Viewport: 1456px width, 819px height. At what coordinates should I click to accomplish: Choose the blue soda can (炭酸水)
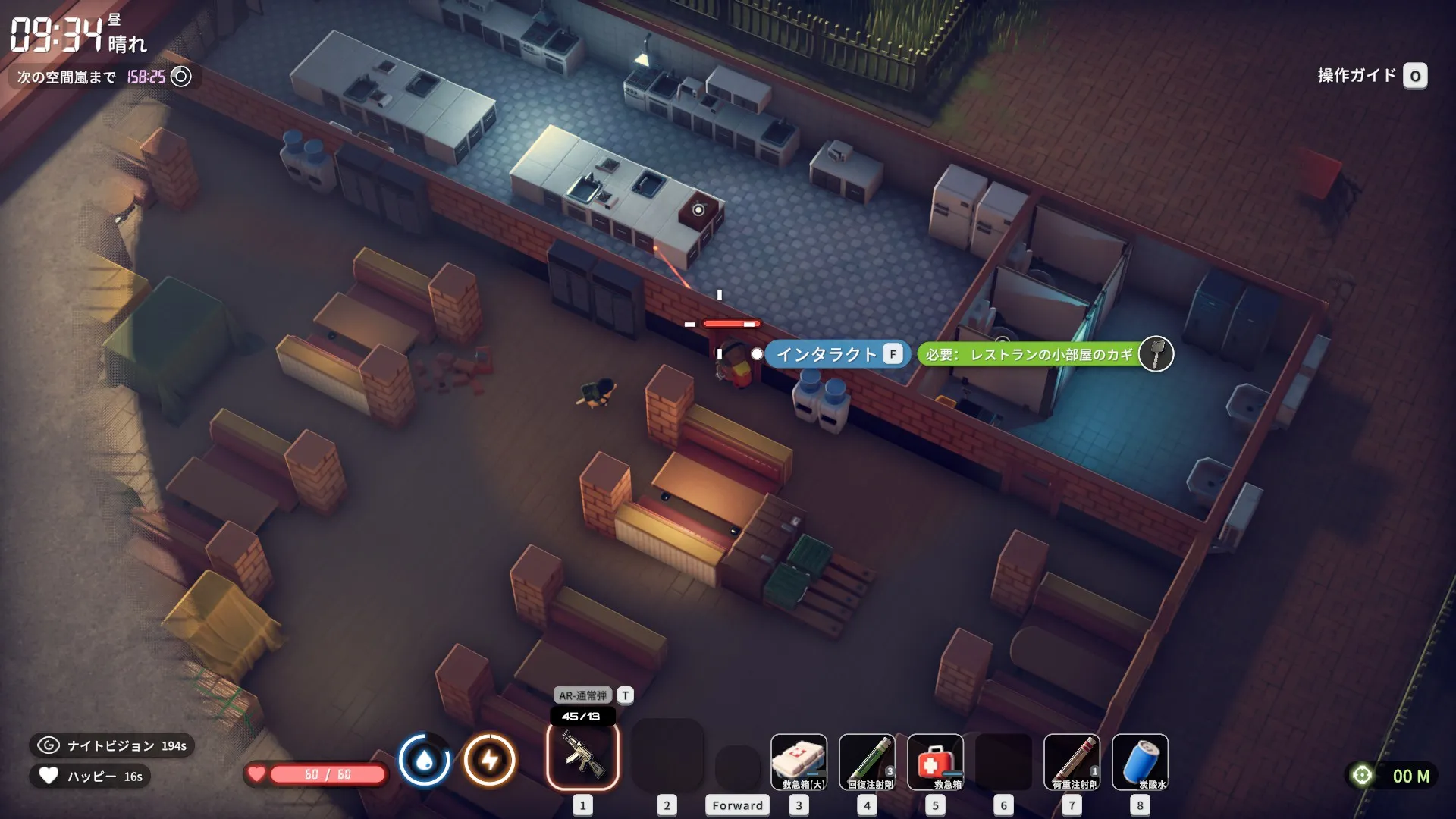[1140, 761]
